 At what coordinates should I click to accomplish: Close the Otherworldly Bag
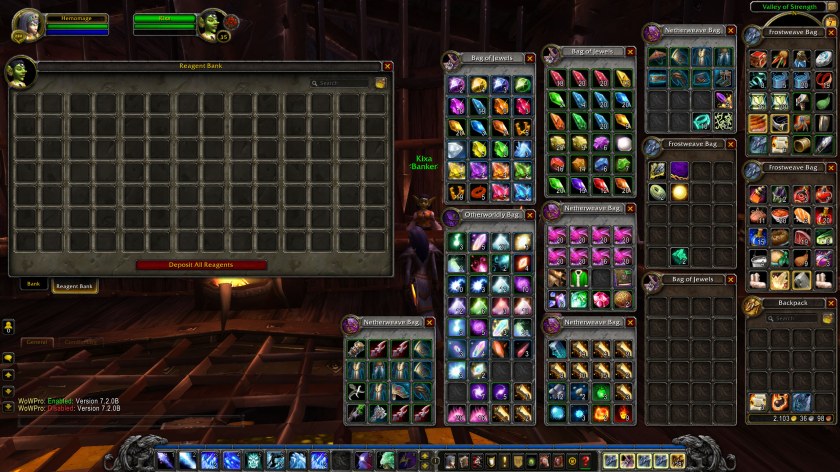click(530, 215)
